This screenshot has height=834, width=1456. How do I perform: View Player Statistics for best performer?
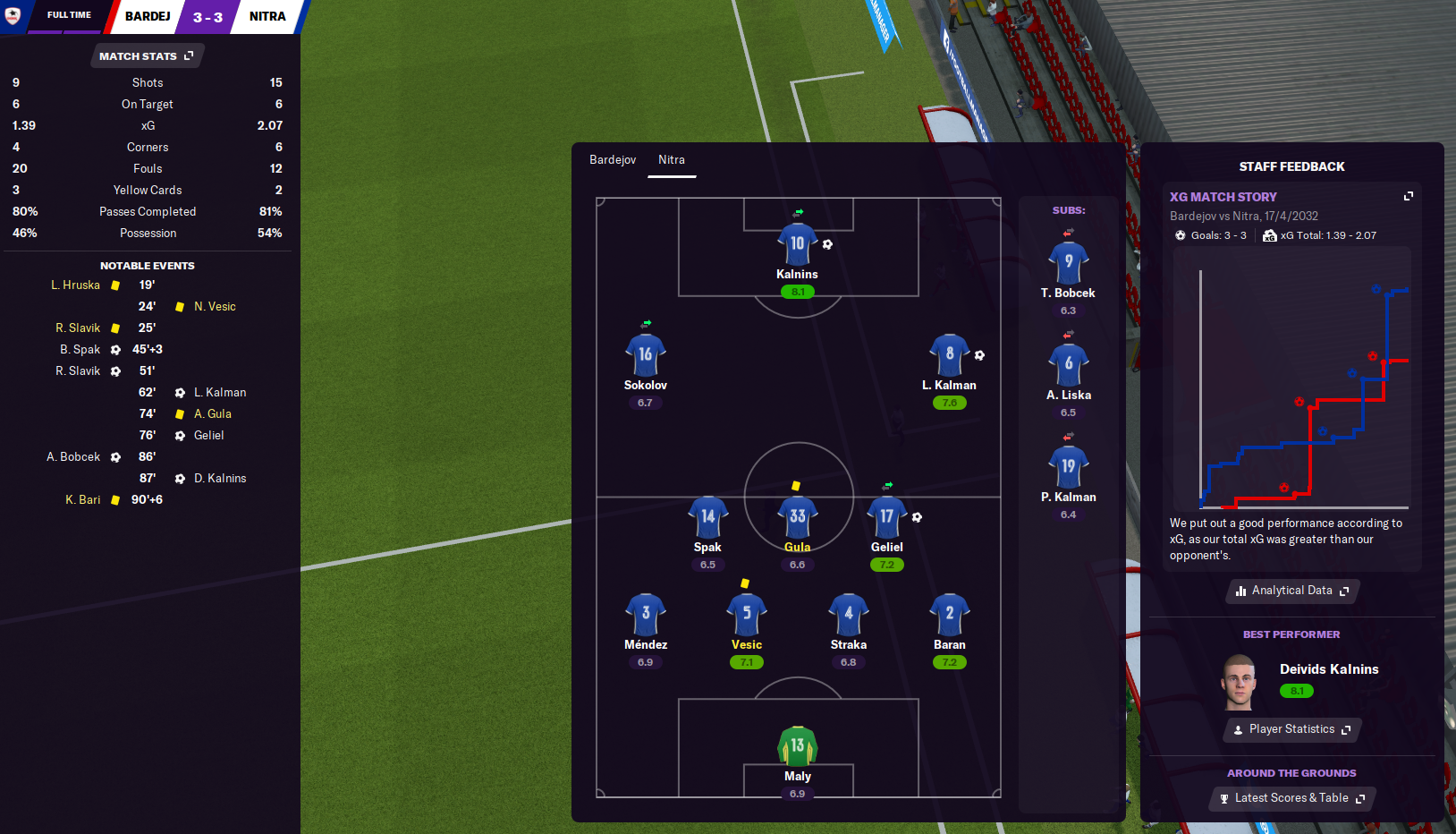pyautogui.click(x=1292, y=729)
